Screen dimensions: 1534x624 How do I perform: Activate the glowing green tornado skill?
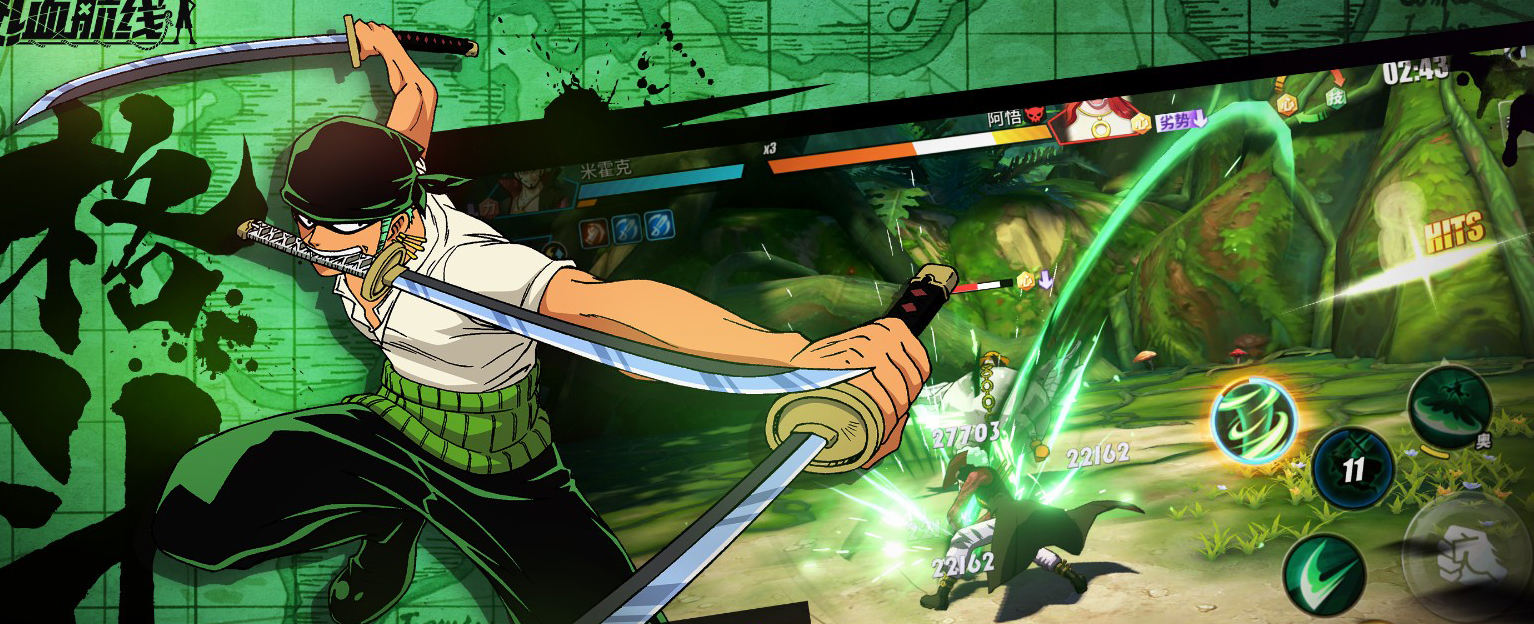(x=1254, y=421)
